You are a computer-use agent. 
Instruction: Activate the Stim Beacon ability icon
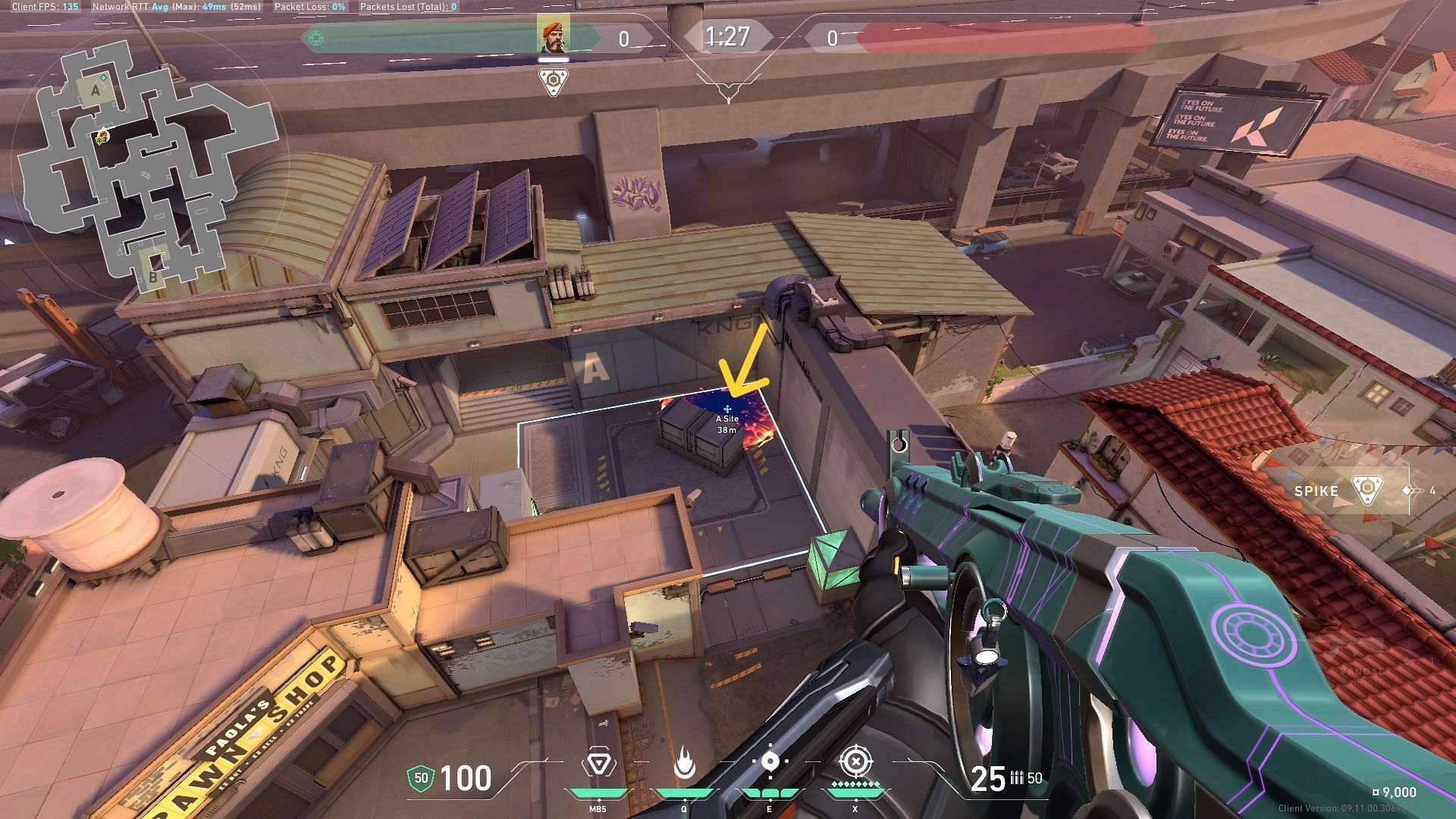pyautogui.click(x=598, y=764)
